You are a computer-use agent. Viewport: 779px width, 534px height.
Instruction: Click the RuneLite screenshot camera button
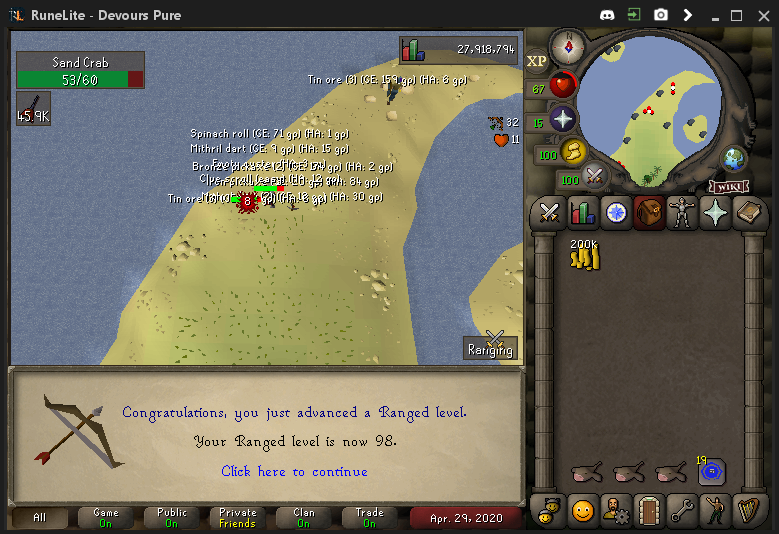click(660, 15)
